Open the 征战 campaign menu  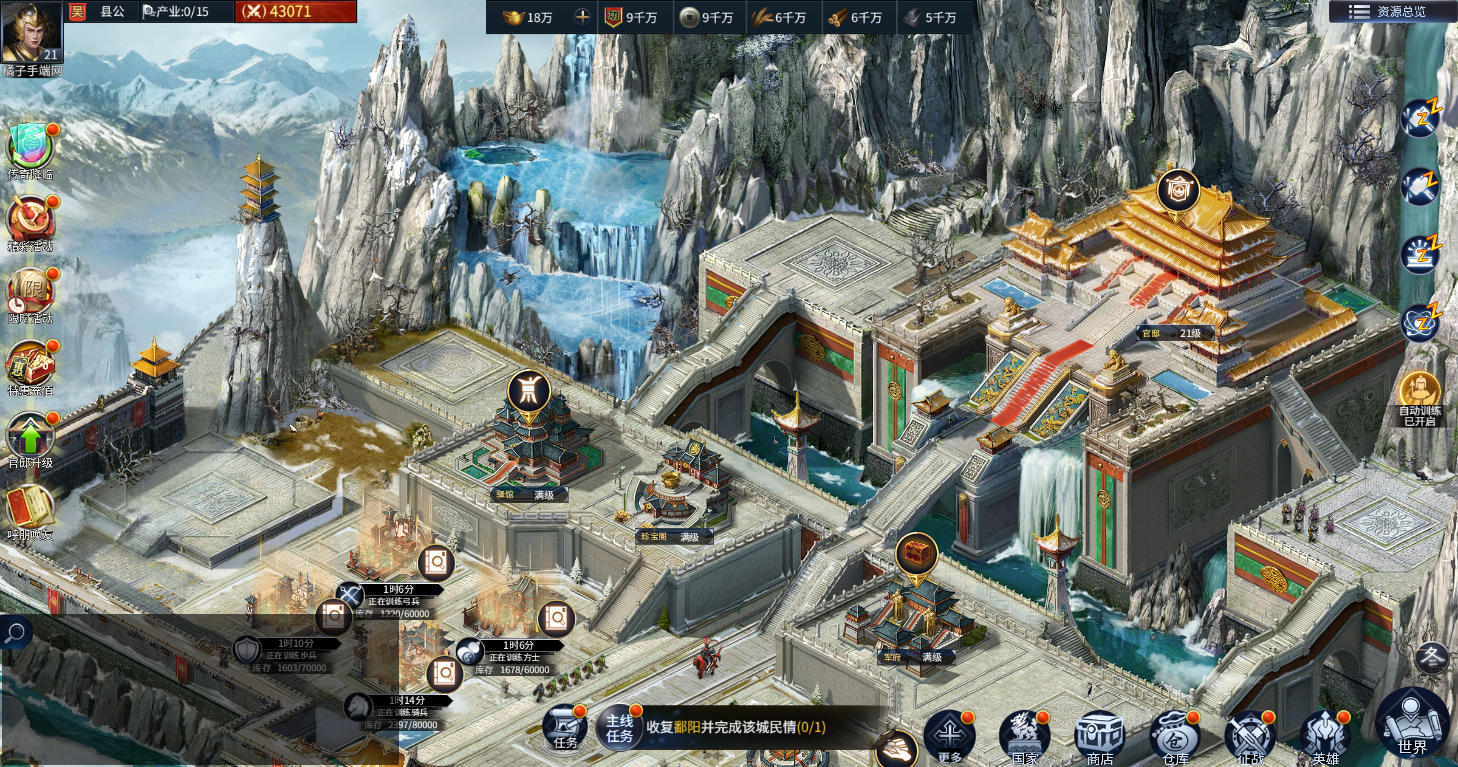(1249, 737)
